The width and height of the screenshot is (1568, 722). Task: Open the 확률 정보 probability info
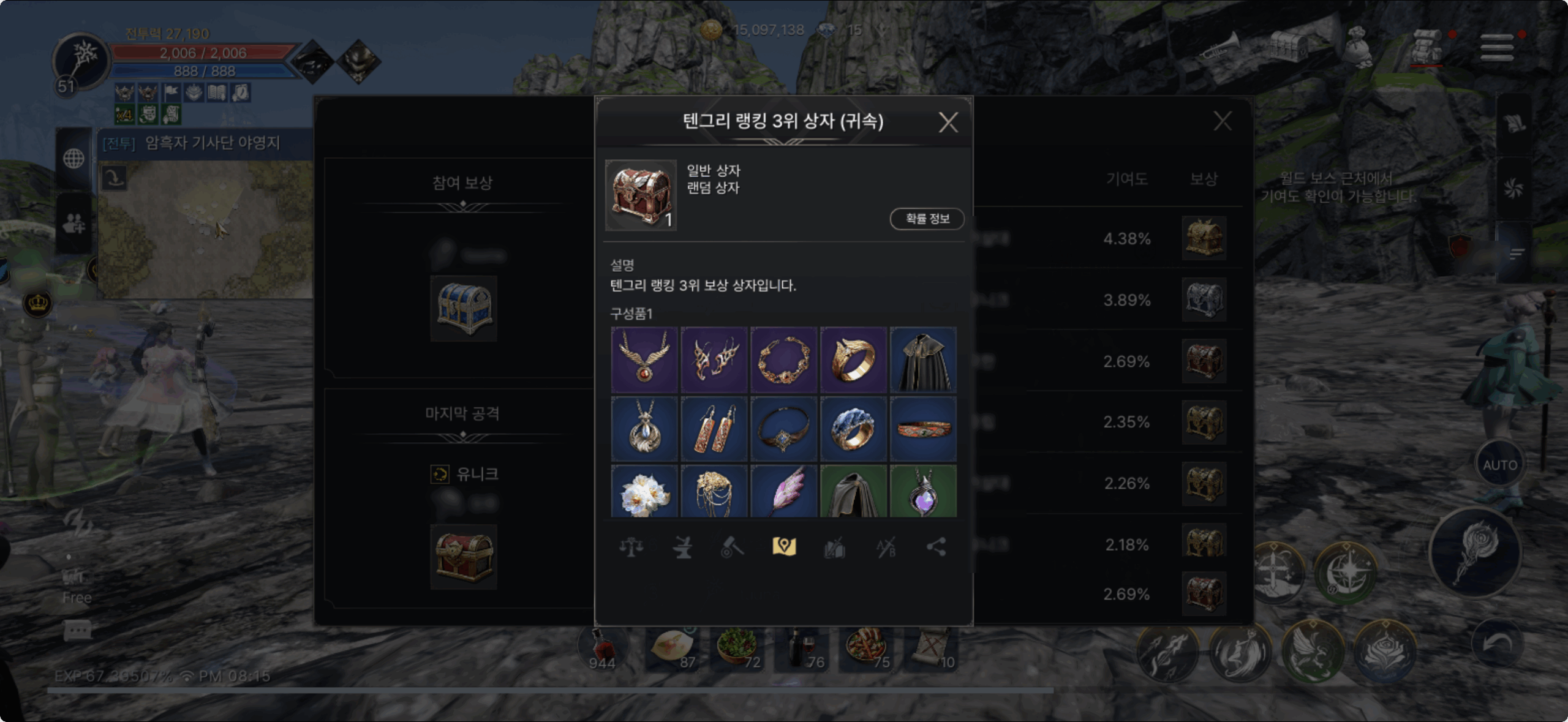(x=927, y=219)
